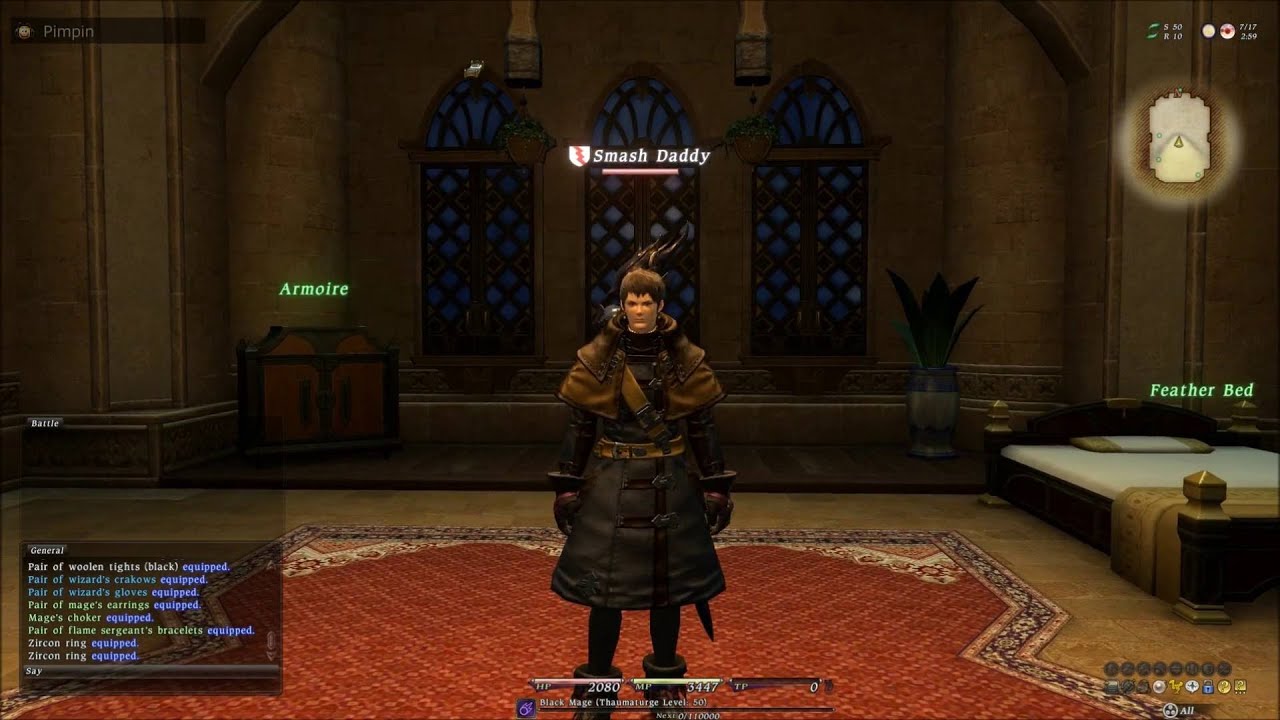Open the round gold question mark icon
Screen dimensions: 1280x720
[x=1224, y=687]
